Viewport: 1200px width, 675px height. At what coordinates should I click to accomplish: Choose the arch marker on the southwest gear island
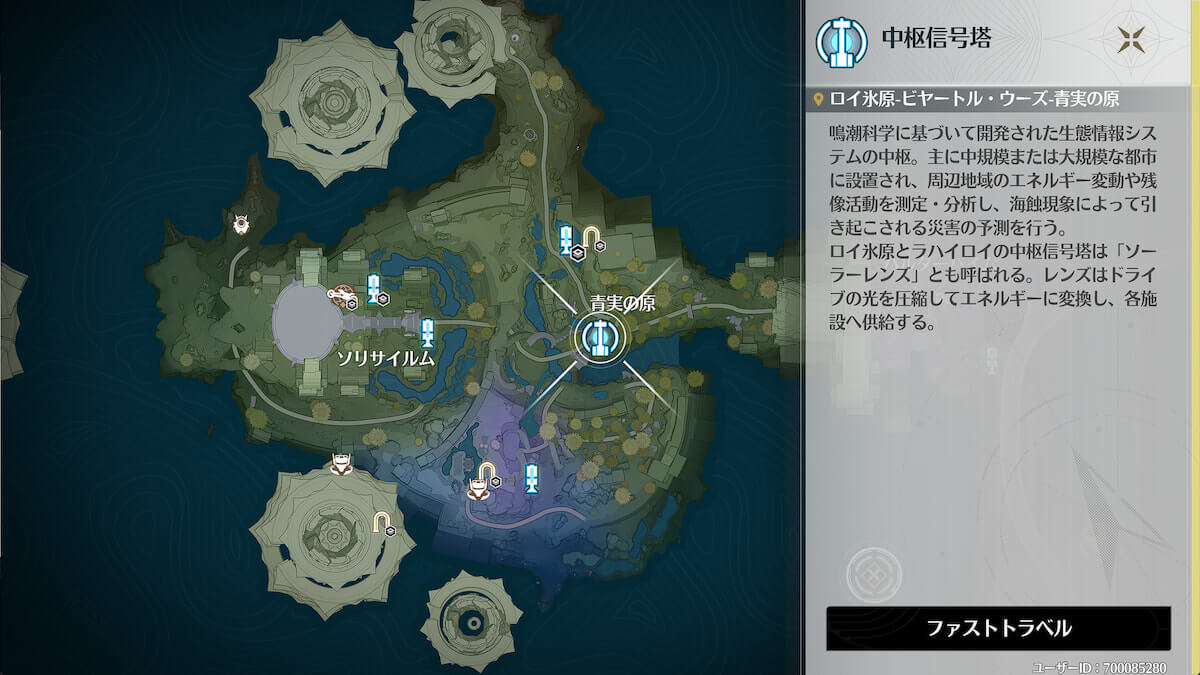[382, 521]
